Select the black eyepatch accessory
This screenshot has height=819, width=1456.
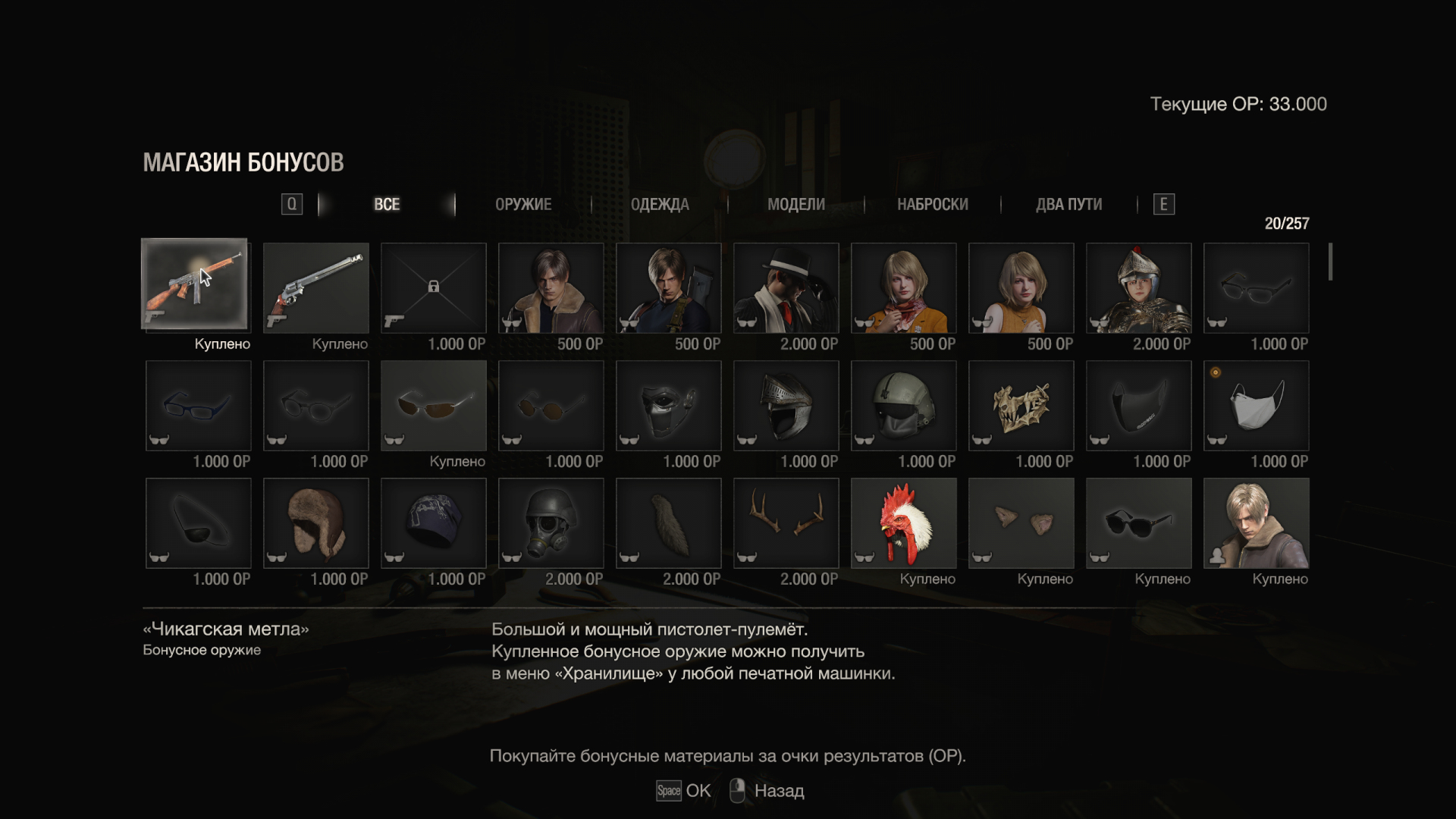click(x=199, y=523)
